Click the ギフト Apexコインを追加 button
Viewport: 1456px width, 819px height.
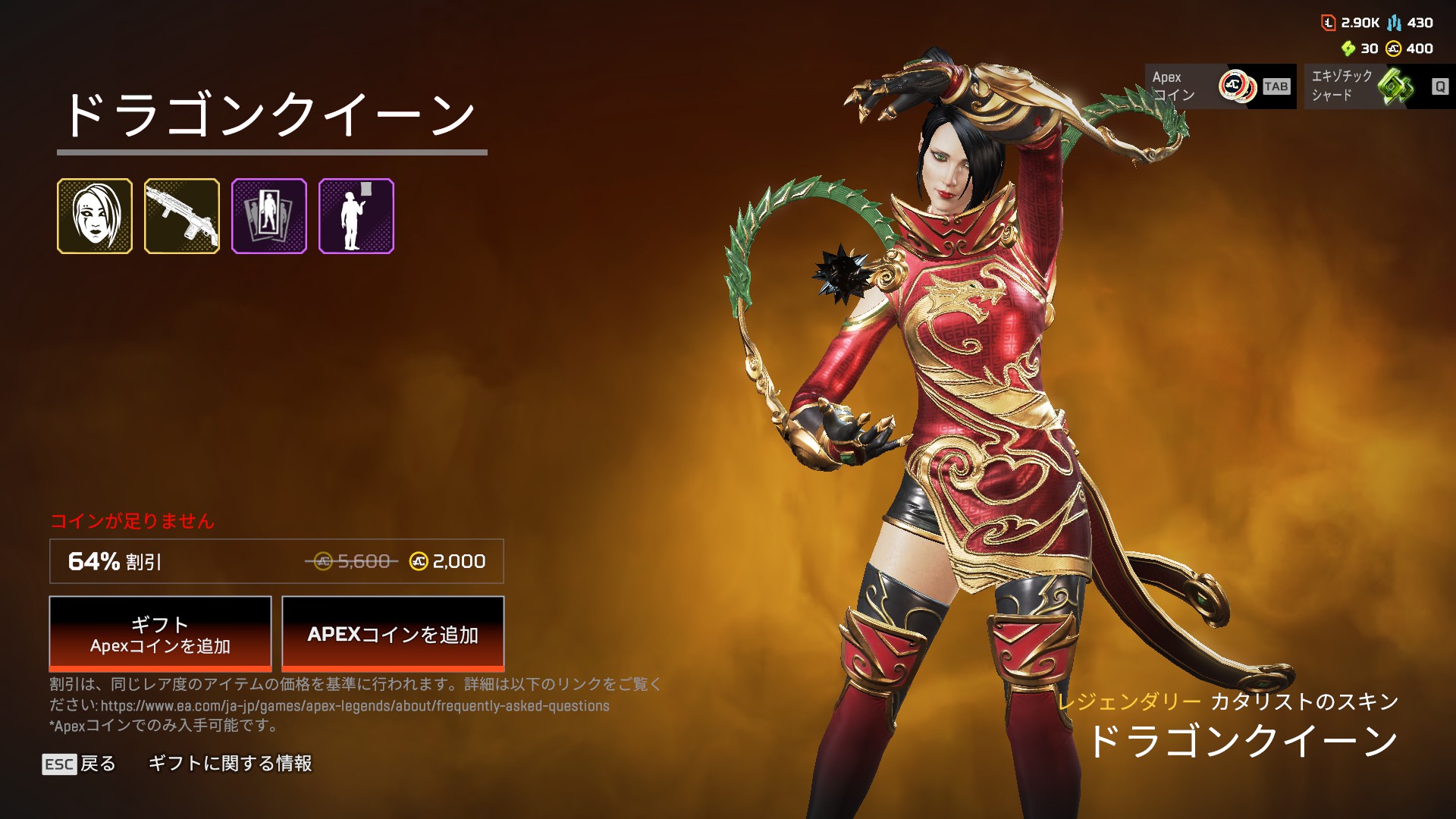point(160,634)
